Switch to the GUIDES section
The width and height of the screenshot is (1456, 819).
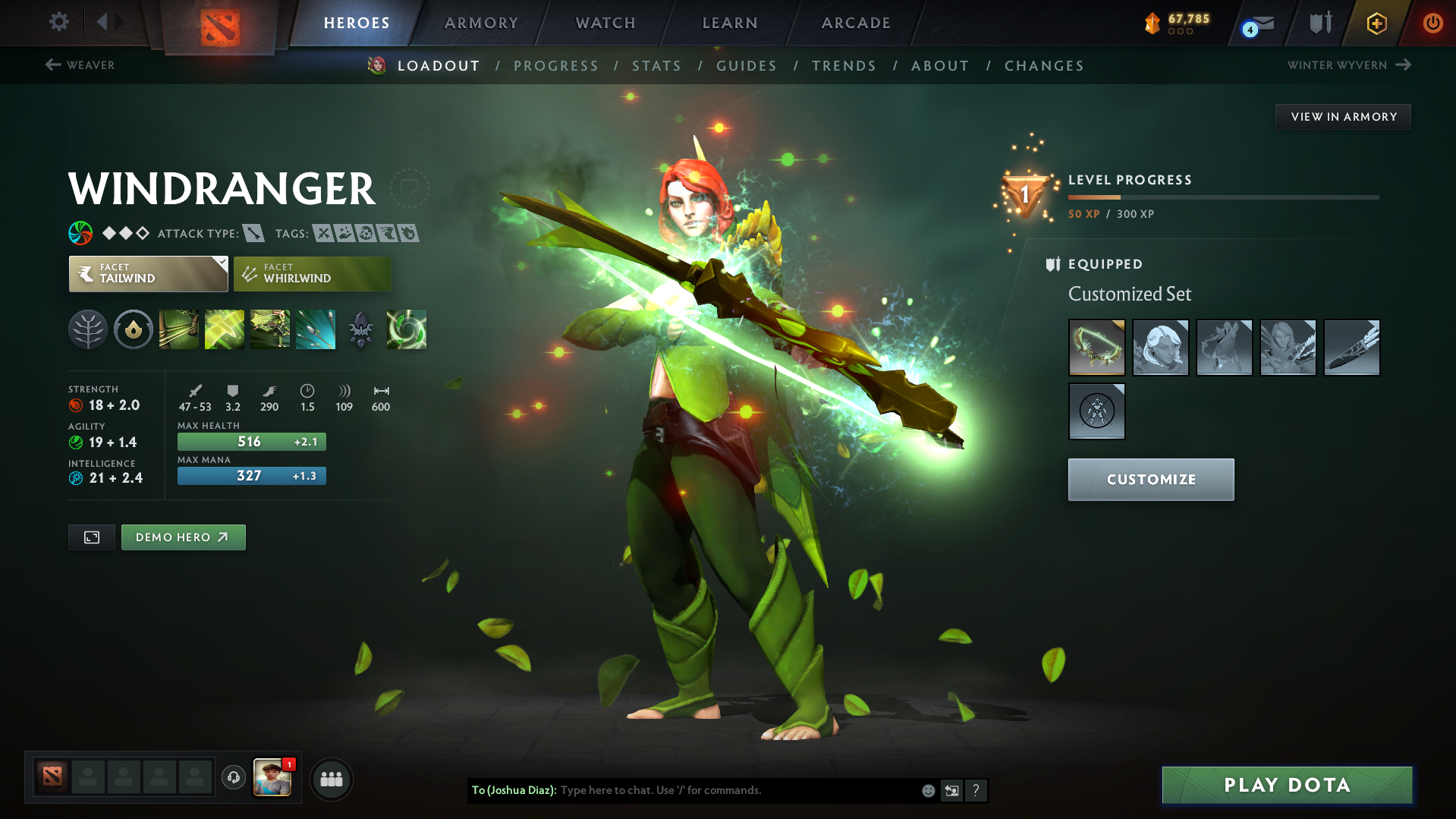(746, 66)
